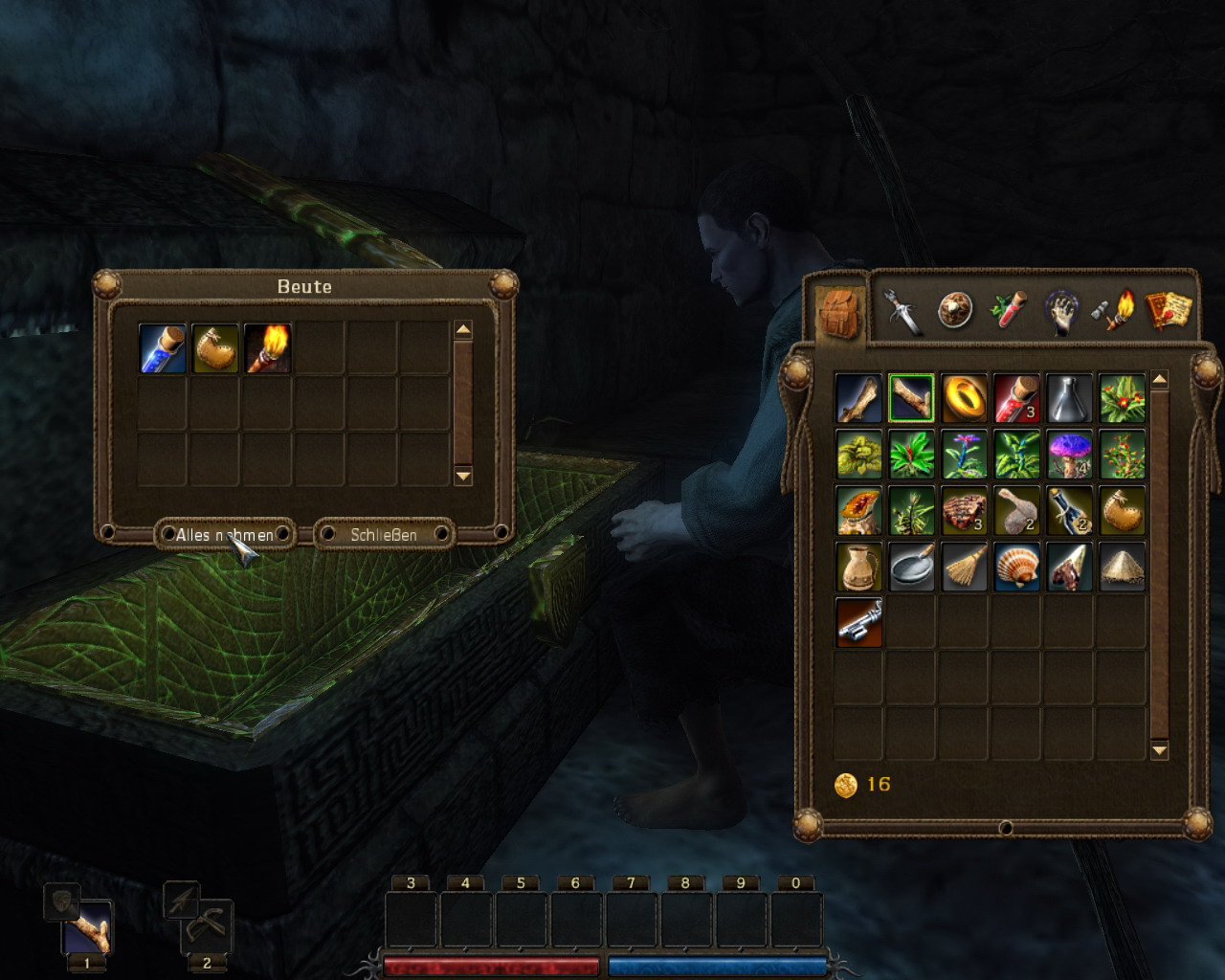Screen dimensions: 1225x980
Task: Close the loot window with "Schließen"
Action: pyautogui.click(x=384, y=534)
